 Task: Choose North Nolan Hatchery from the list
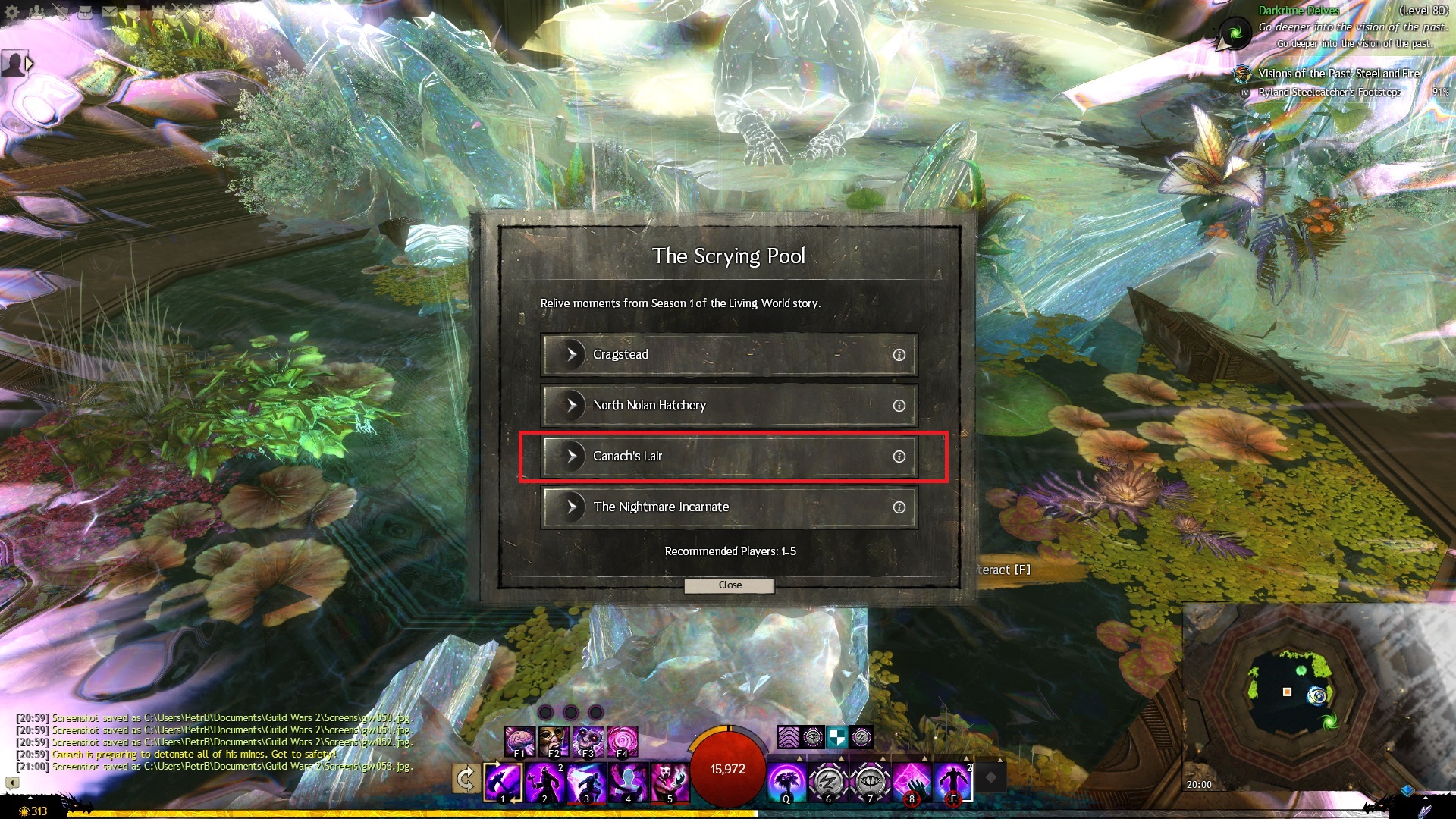coord(728,406)
